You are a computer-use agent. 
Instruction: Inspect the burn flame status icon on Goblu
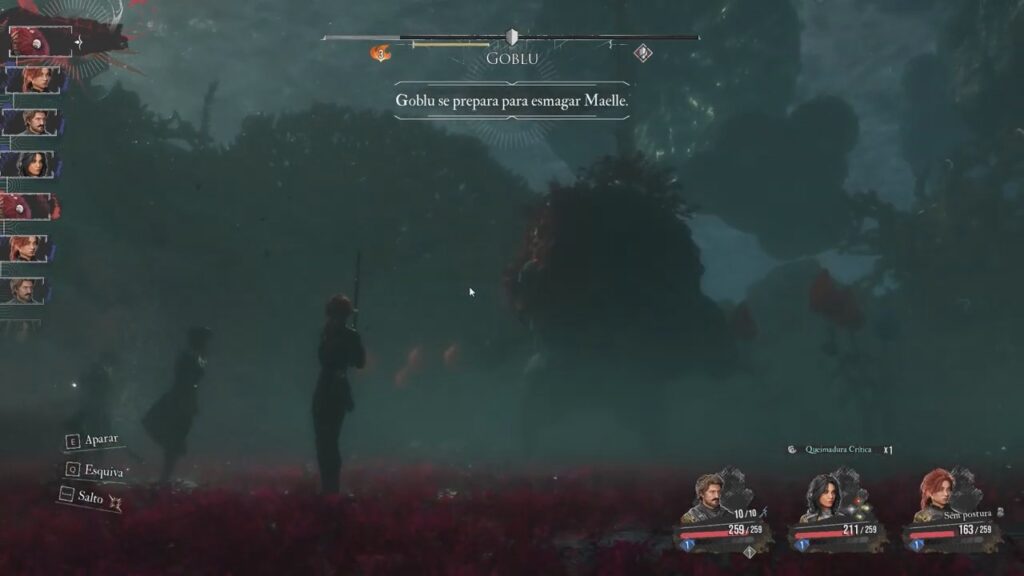pos(380,54)
